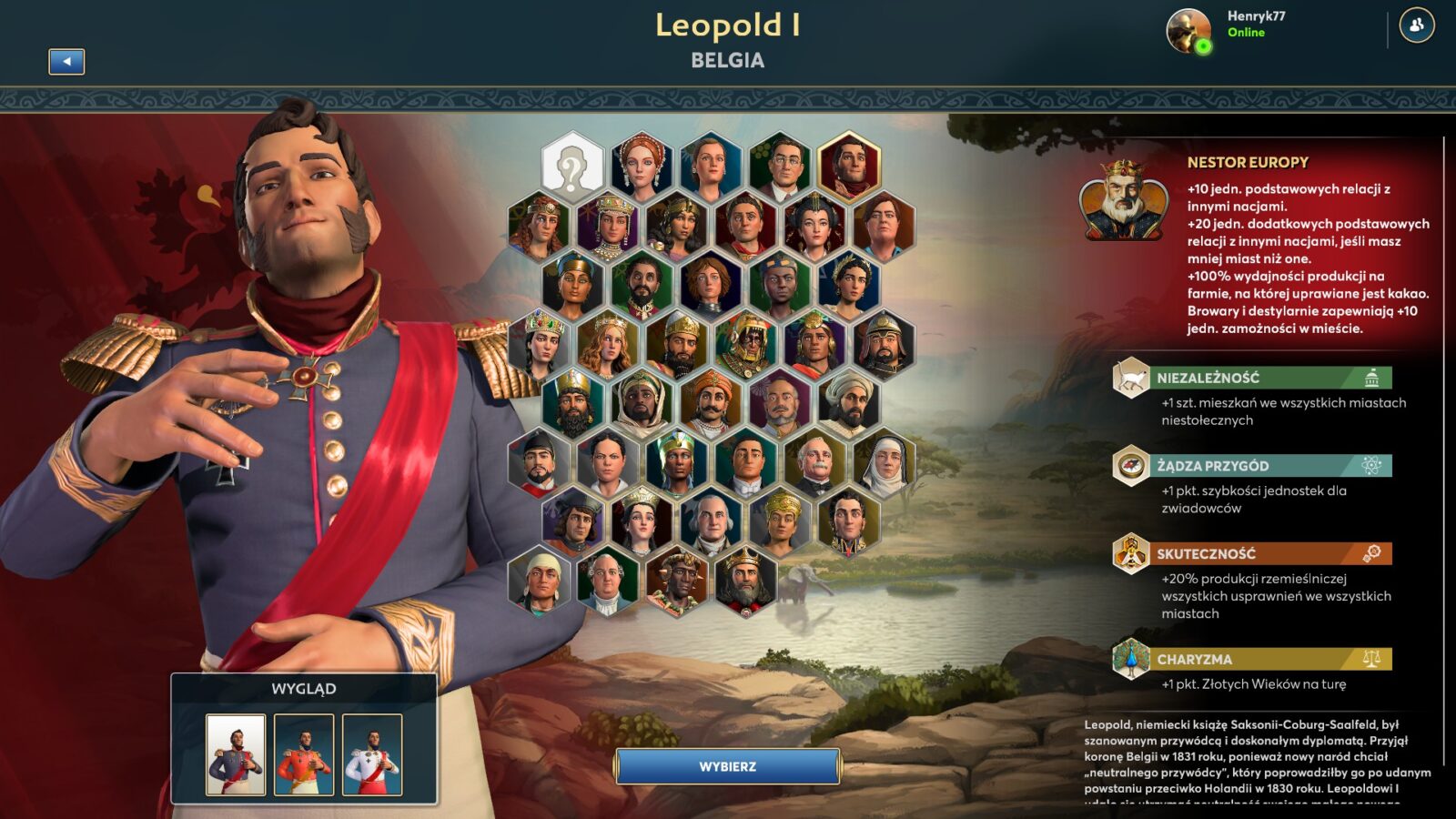Choose the nun in white veil portrait
This screenshot has width=1456, height=819.
pos(885,463)
